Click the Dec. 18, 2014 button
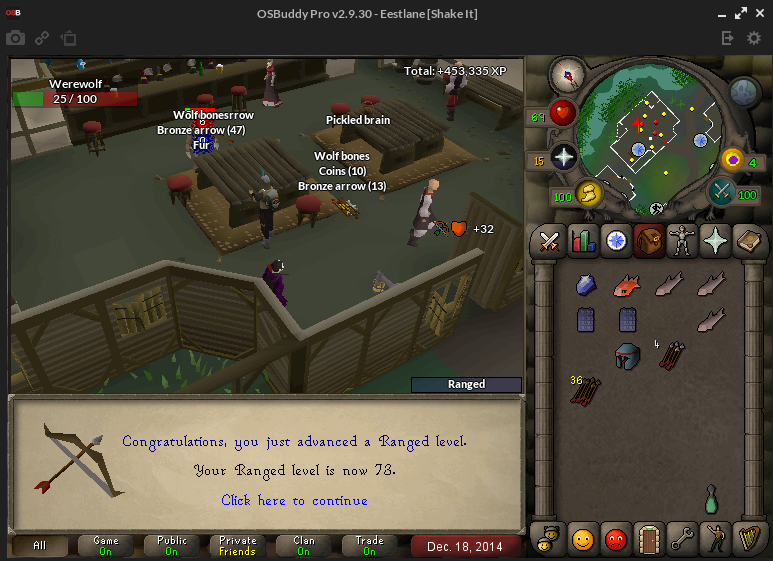 coord(465,546)
